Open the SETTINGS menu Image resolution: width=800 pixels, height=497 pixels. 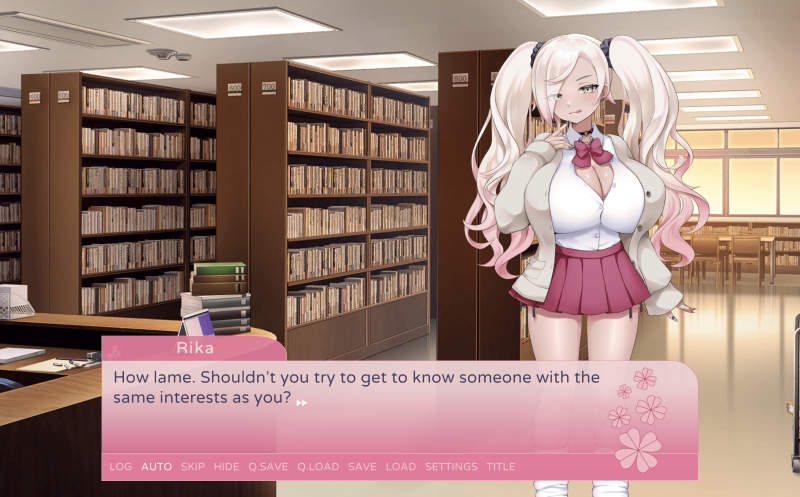pos(451,467)
